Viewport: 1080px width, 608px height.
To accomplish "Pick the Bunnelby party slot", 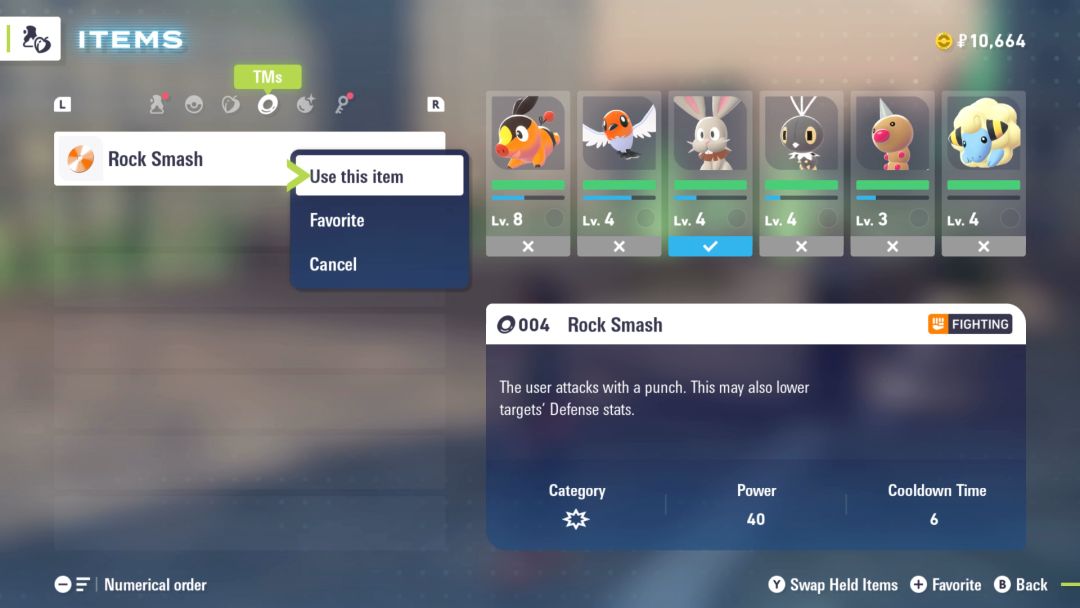I will 710,173.
